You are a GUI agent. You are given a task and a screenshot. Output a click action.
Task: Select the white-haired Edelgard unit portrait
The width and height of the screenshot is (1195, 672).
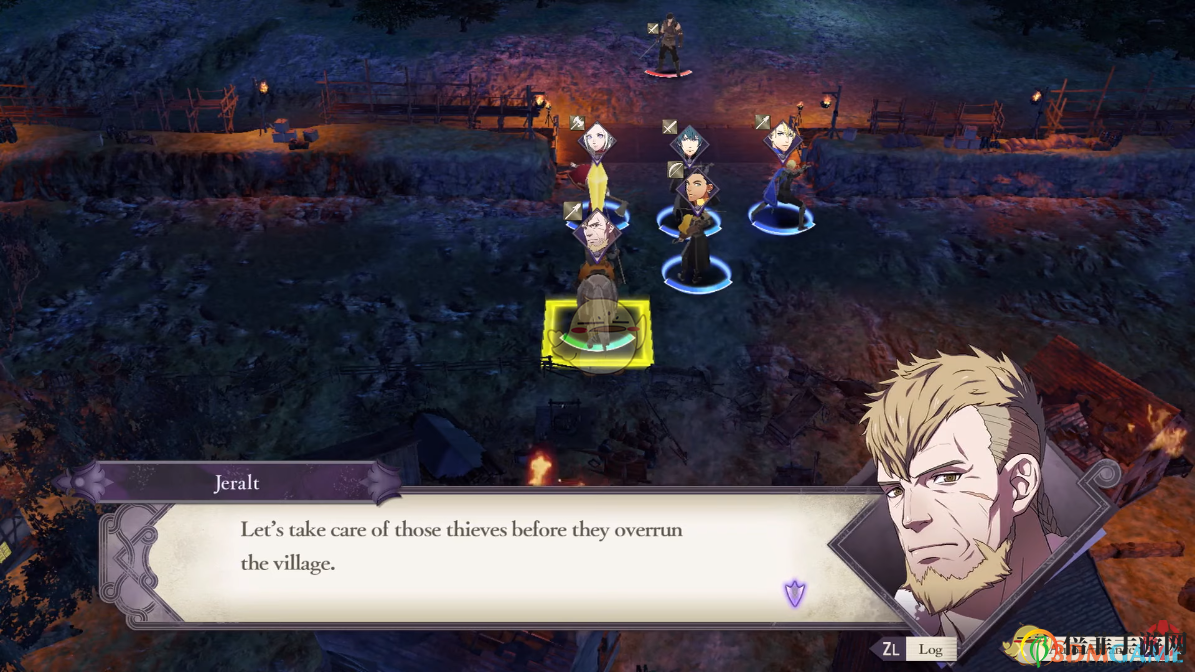coord(596,143)
